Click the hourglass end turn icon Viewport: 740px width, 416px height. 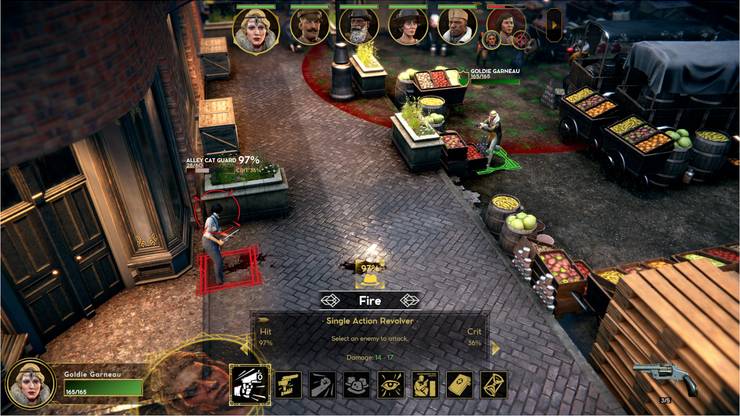493,384
